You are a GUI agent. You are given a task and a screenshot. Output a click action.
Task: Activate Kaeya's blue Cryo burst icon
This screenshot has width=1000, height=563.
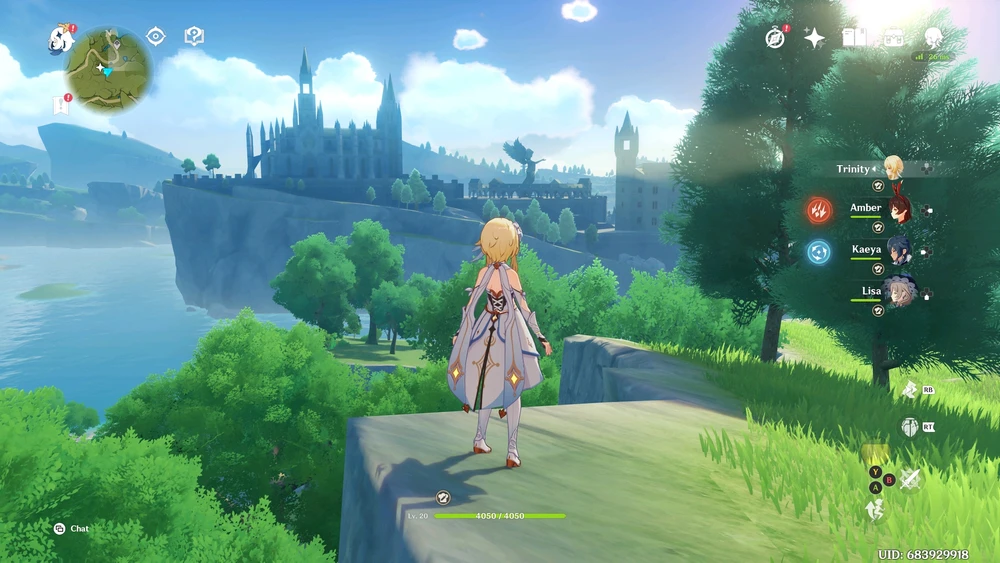point(819,251)
